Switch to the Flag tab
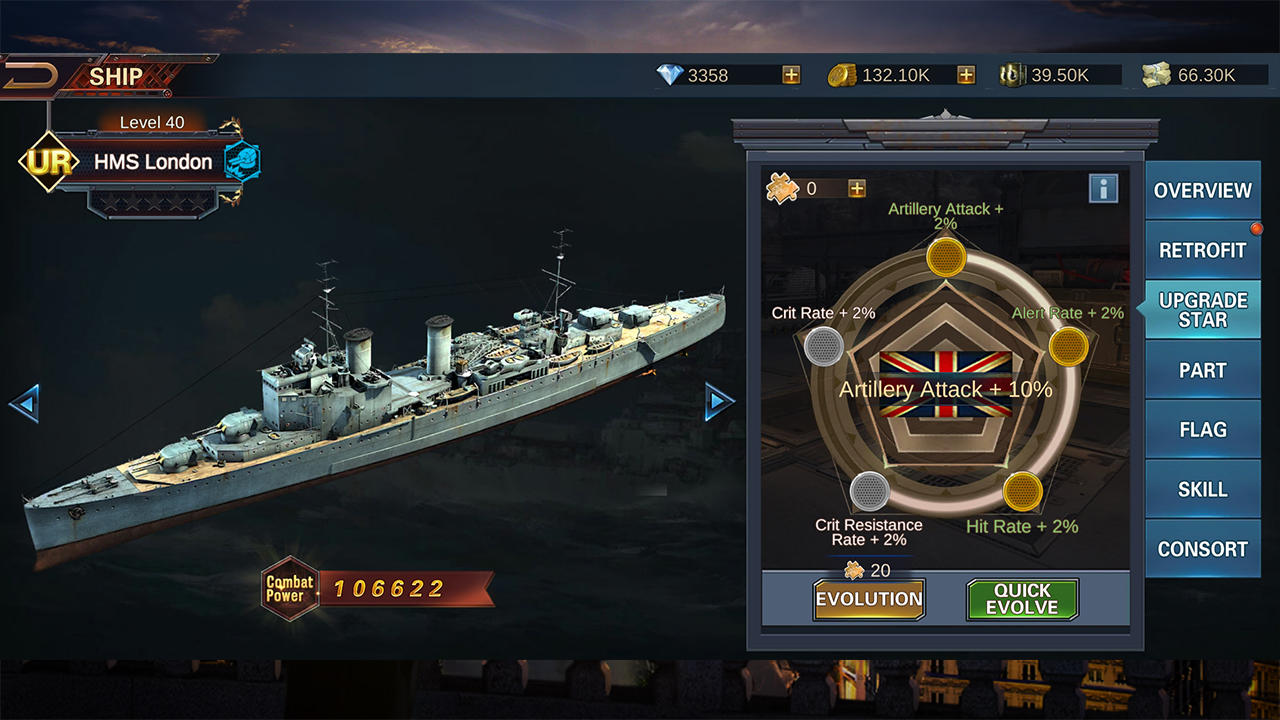1280x720 pixels. point(1202,430)
